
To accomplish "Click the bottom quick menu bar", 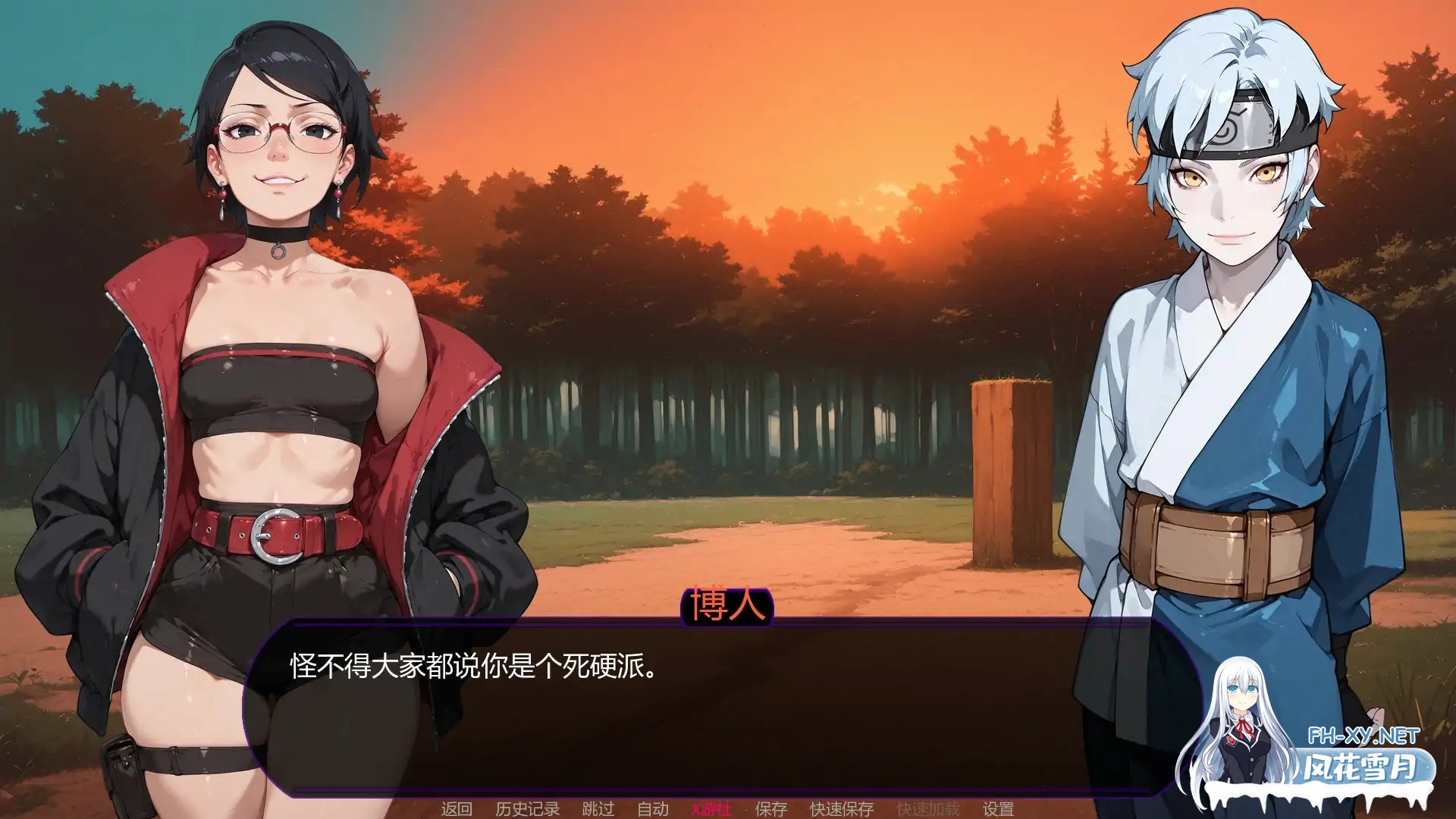I will pos(728,808).
